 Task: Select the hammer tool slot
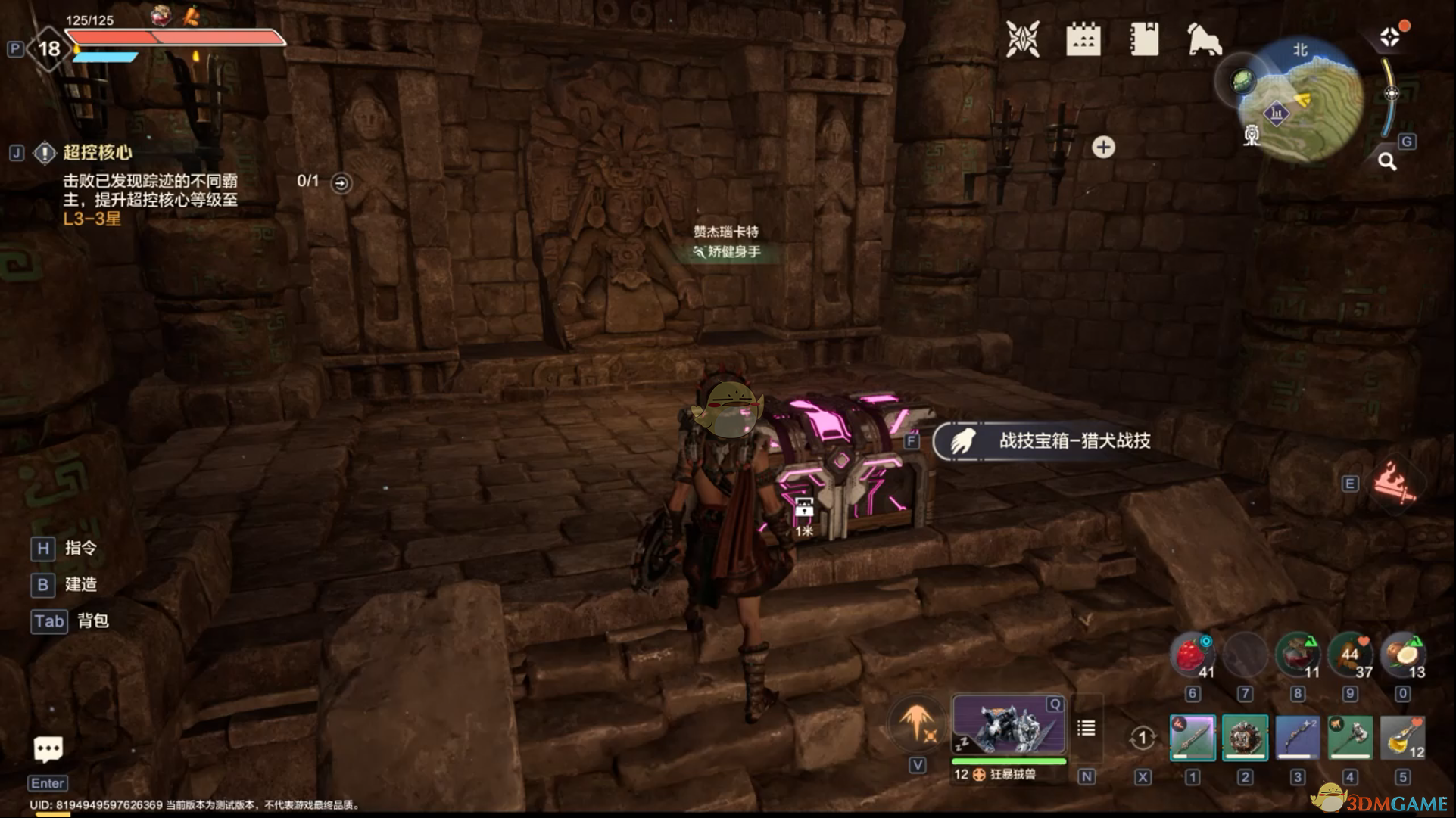point(1350,737)
